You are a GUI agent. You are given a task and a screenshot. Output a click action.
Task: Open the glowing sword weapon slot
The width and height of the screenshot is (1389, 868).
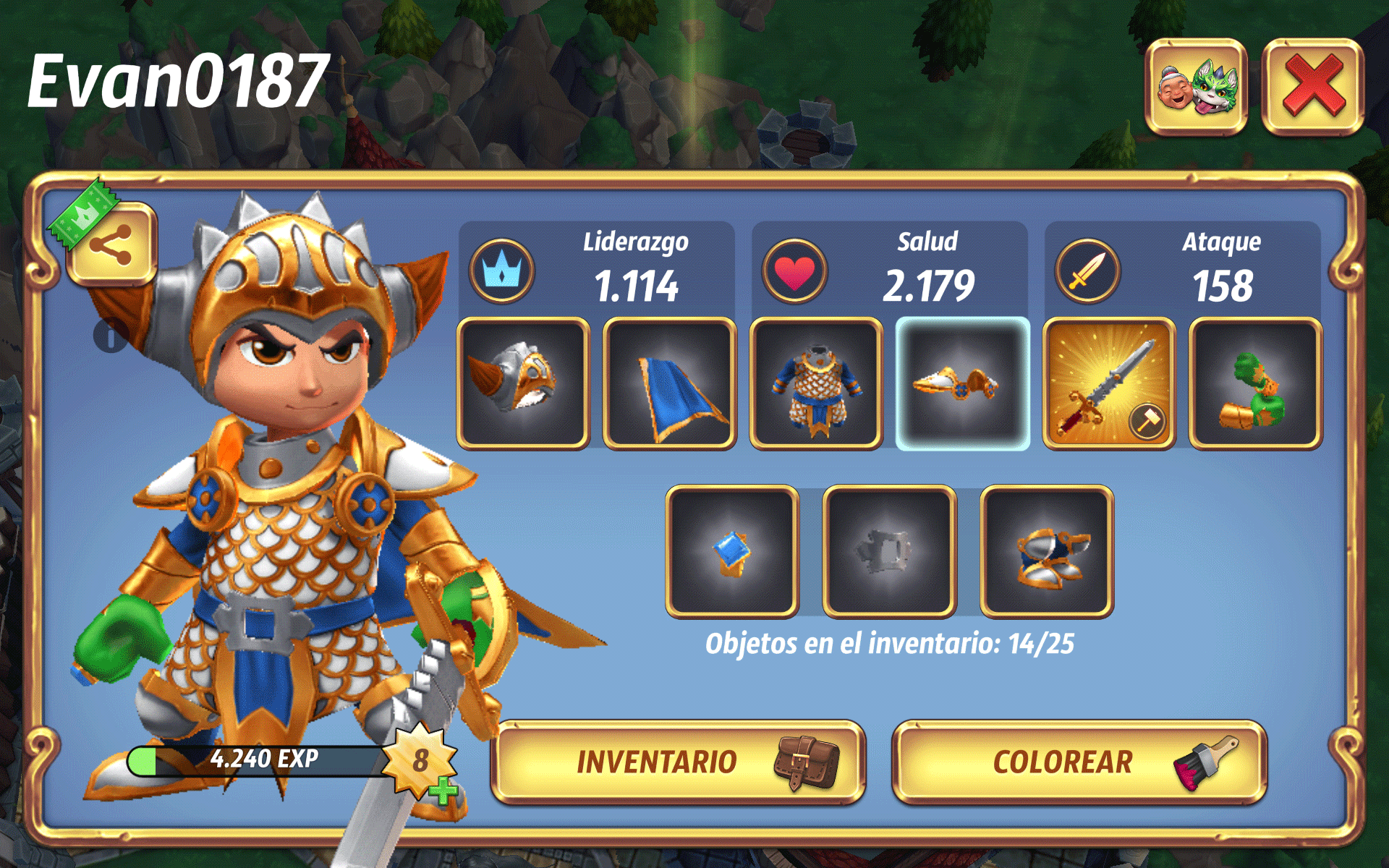pyautogui.click(x=1108, y=383)
